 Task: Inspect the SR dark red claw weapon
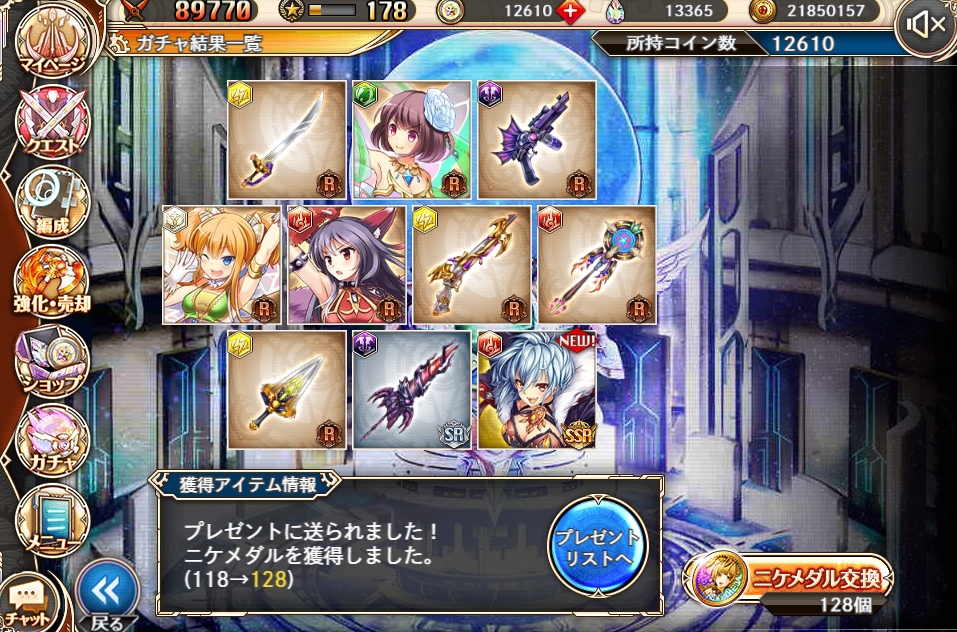412,390
